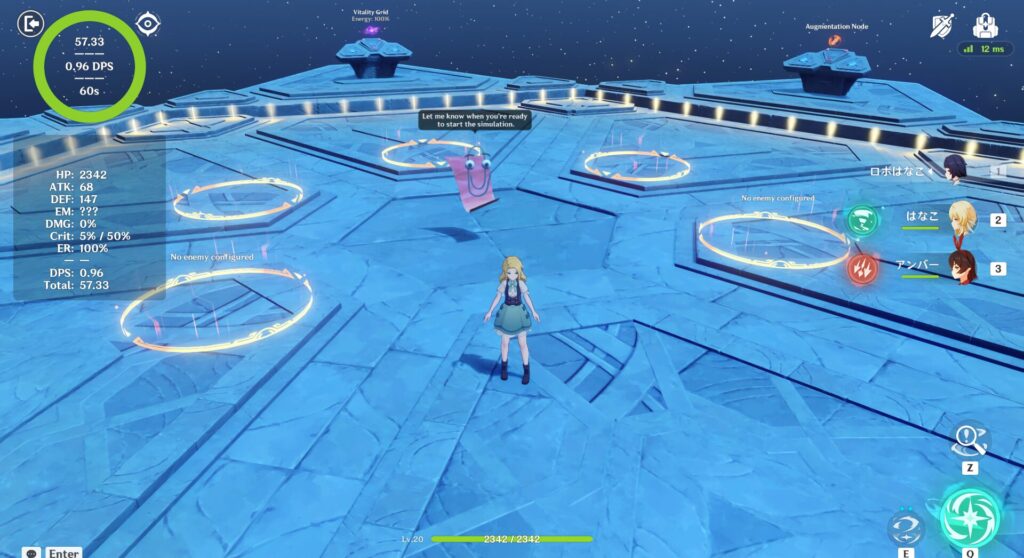The height and width of the screenshot is (558, 1024).
Task: Switch to party member アンバー
Action: click(x=962, y=268)
